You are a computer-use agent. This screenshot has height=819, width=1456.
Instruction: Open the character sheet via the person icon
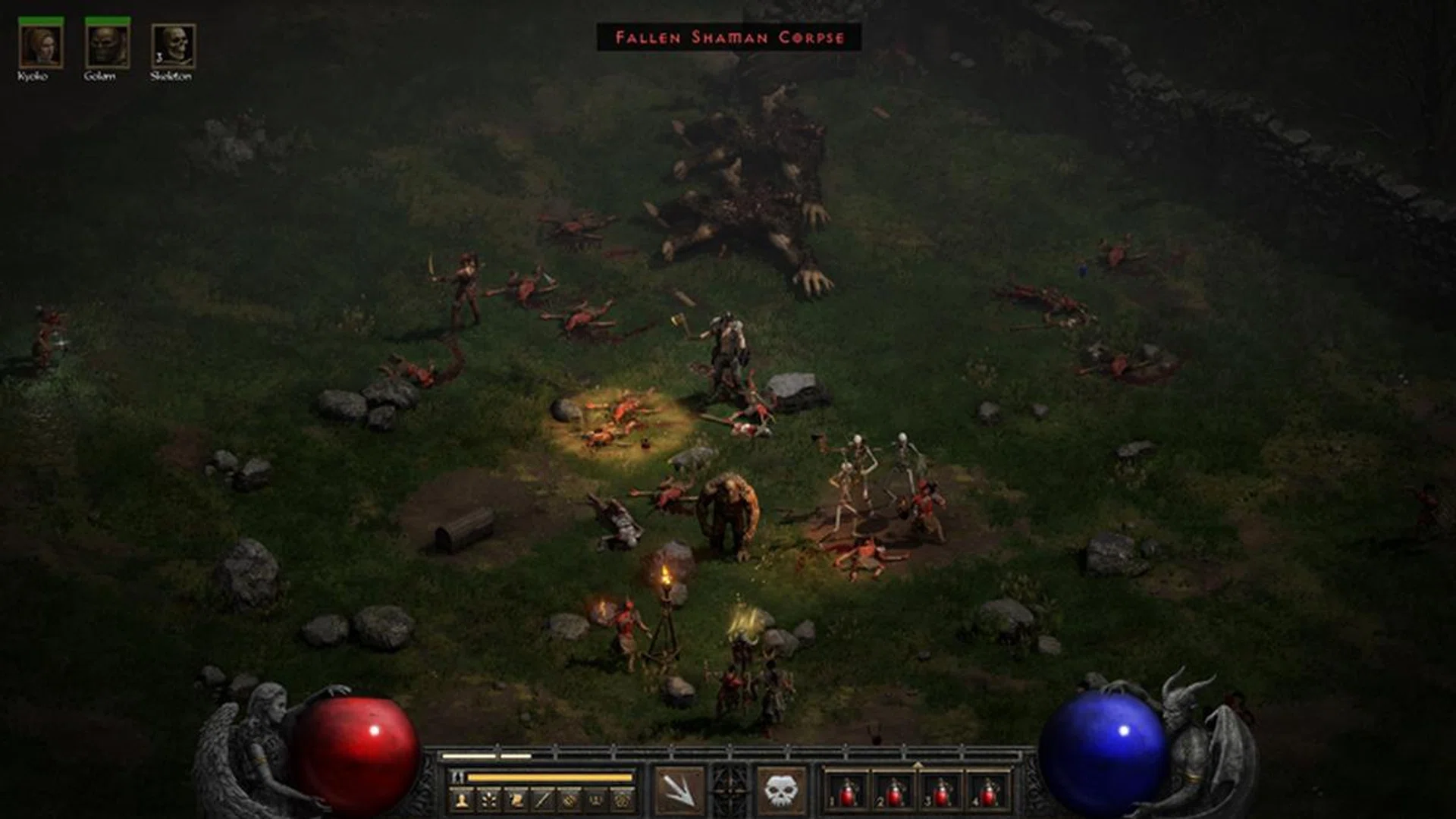click(462, 799)
